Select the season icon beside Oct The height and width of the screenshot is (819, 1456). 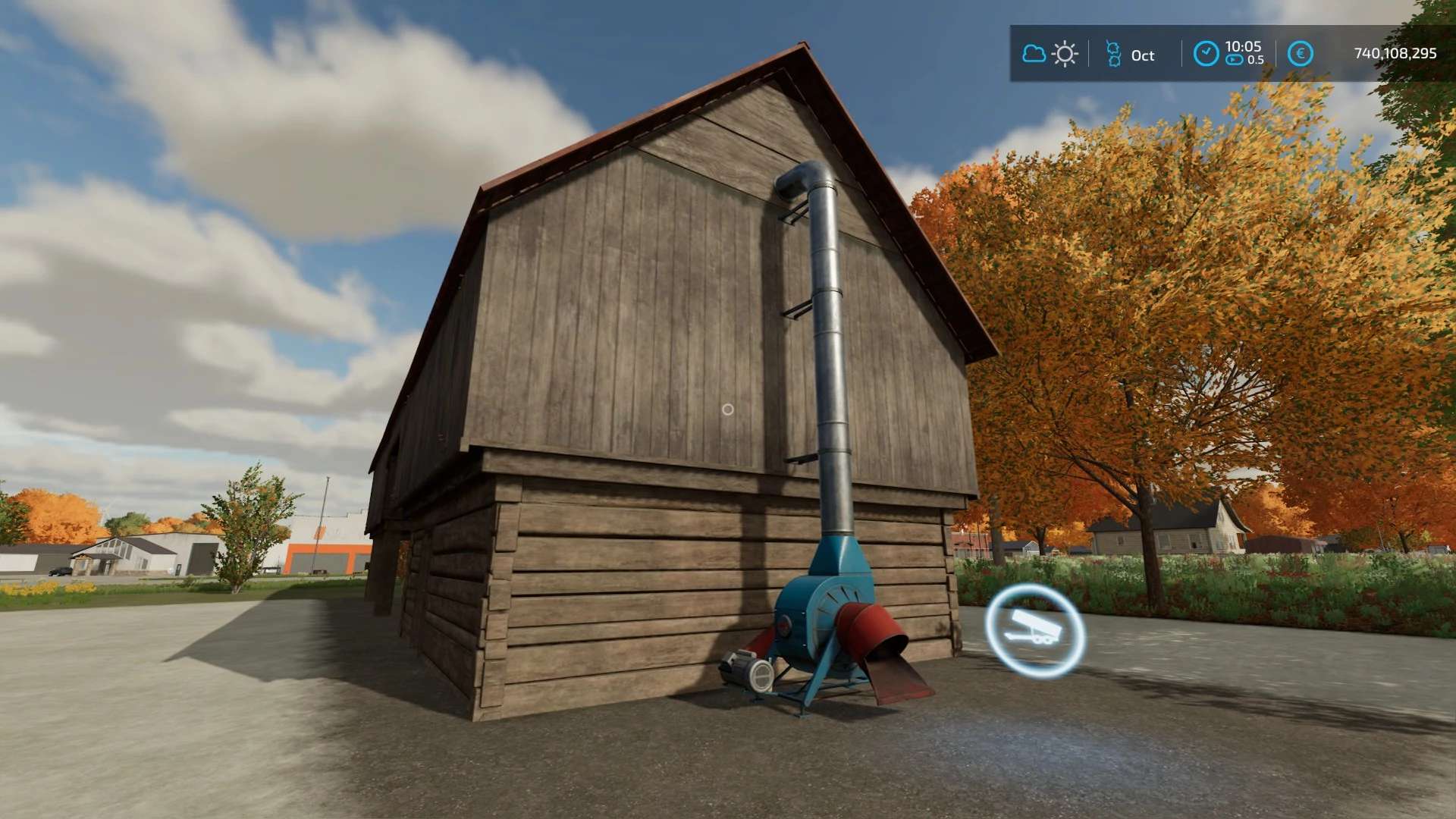(1113, 54)
